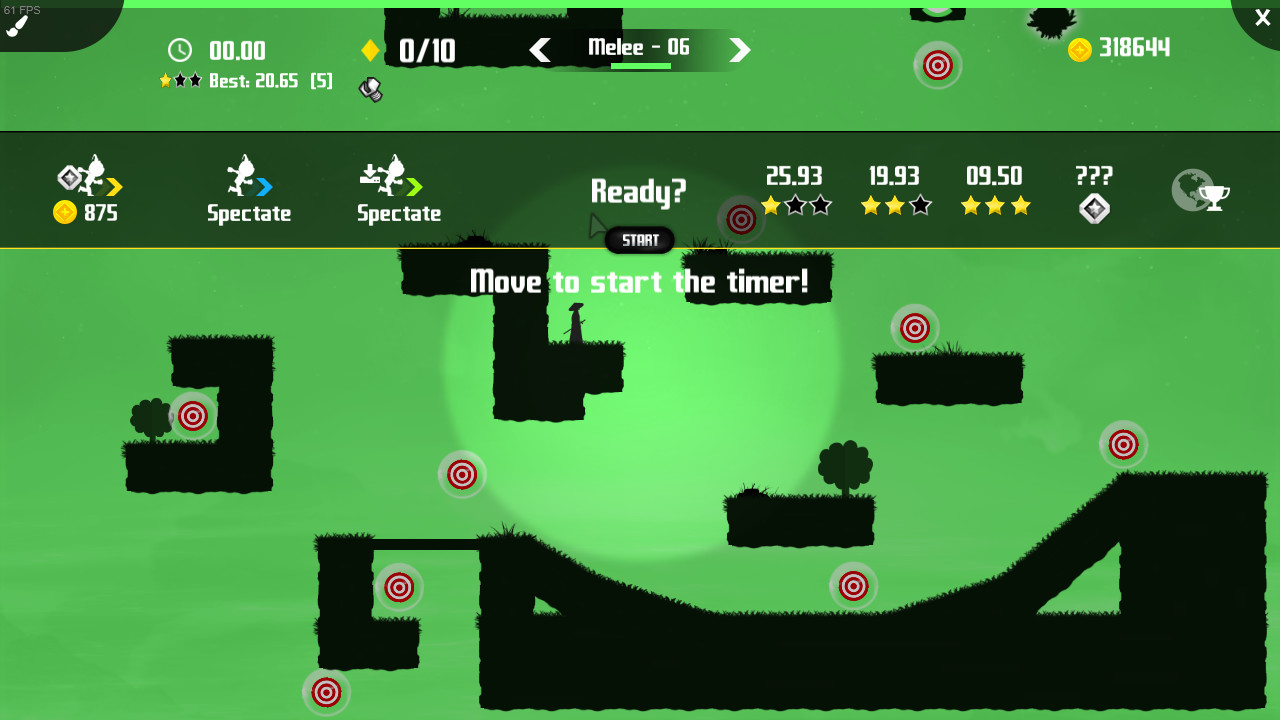Close the level screen with the X
The image size is (1280, 720).
tap(1261, 17)
